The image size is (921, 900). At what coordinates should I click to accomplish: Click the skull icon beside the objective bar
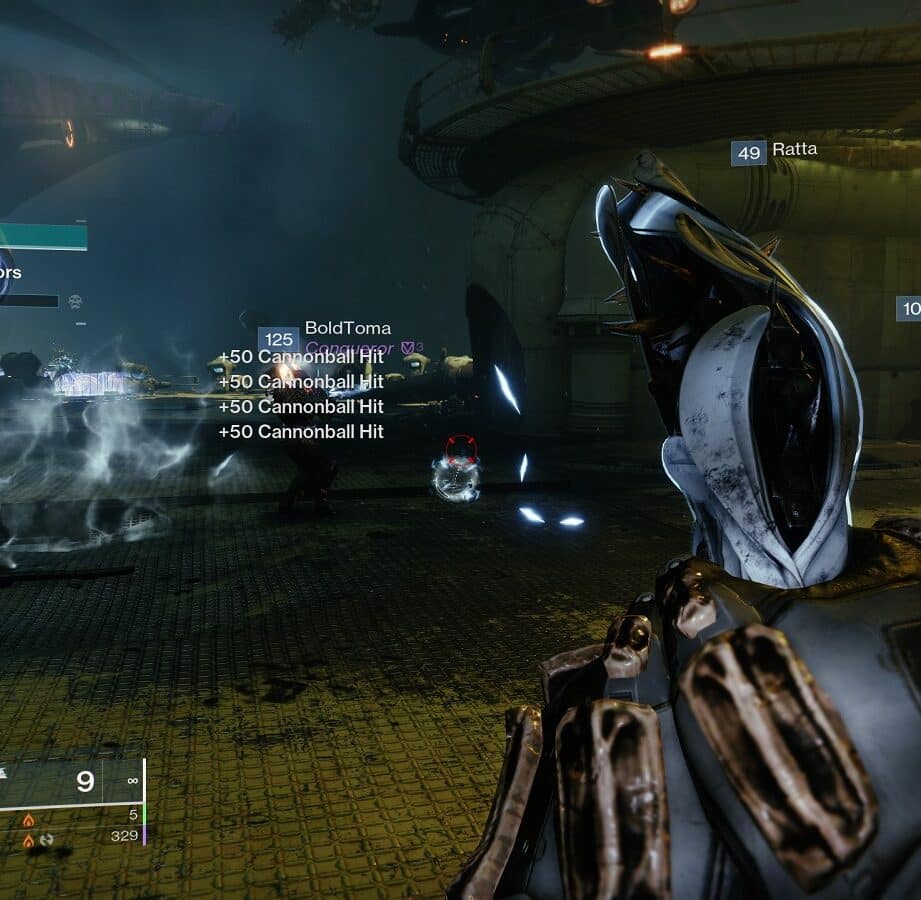coord(75,300)
